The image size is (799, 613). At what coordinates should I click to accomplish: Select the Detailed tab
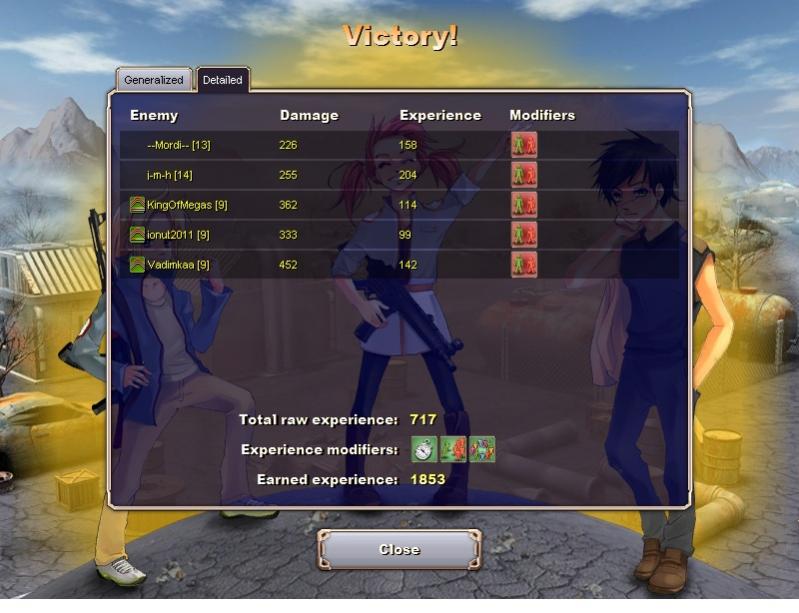tap(222, 80)
